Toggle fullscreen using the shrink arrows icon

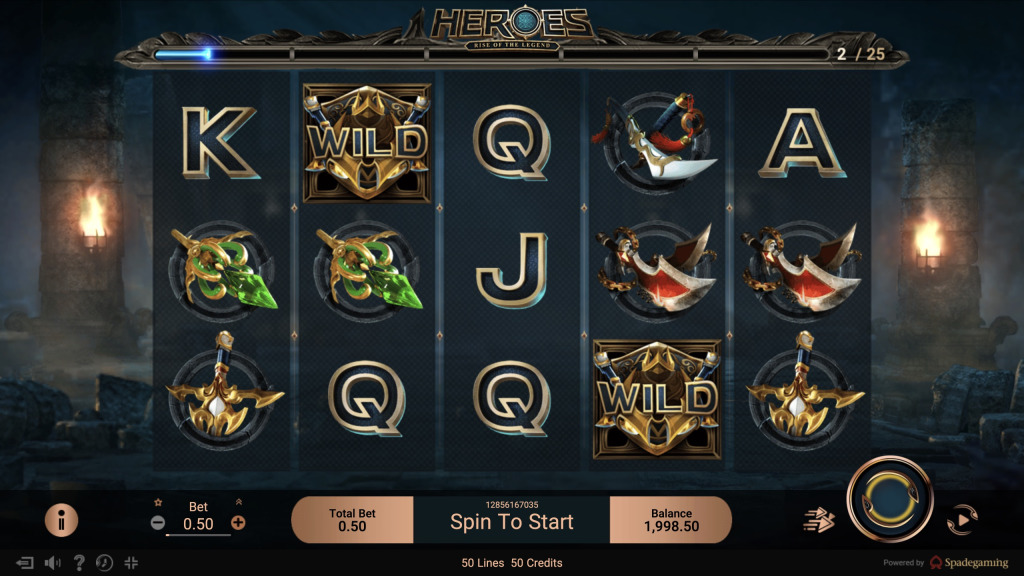(131, 563)
